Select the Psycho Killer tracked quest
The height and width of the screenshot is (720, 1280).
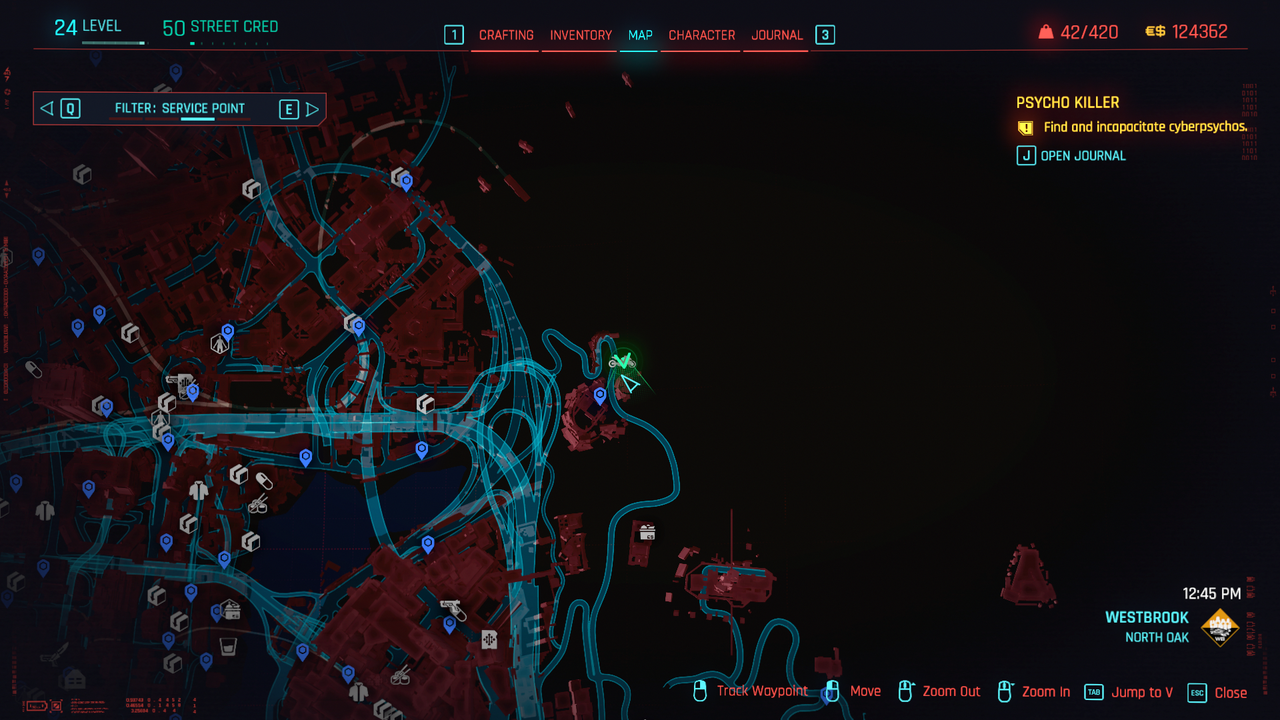click(x=1067, y=102)
